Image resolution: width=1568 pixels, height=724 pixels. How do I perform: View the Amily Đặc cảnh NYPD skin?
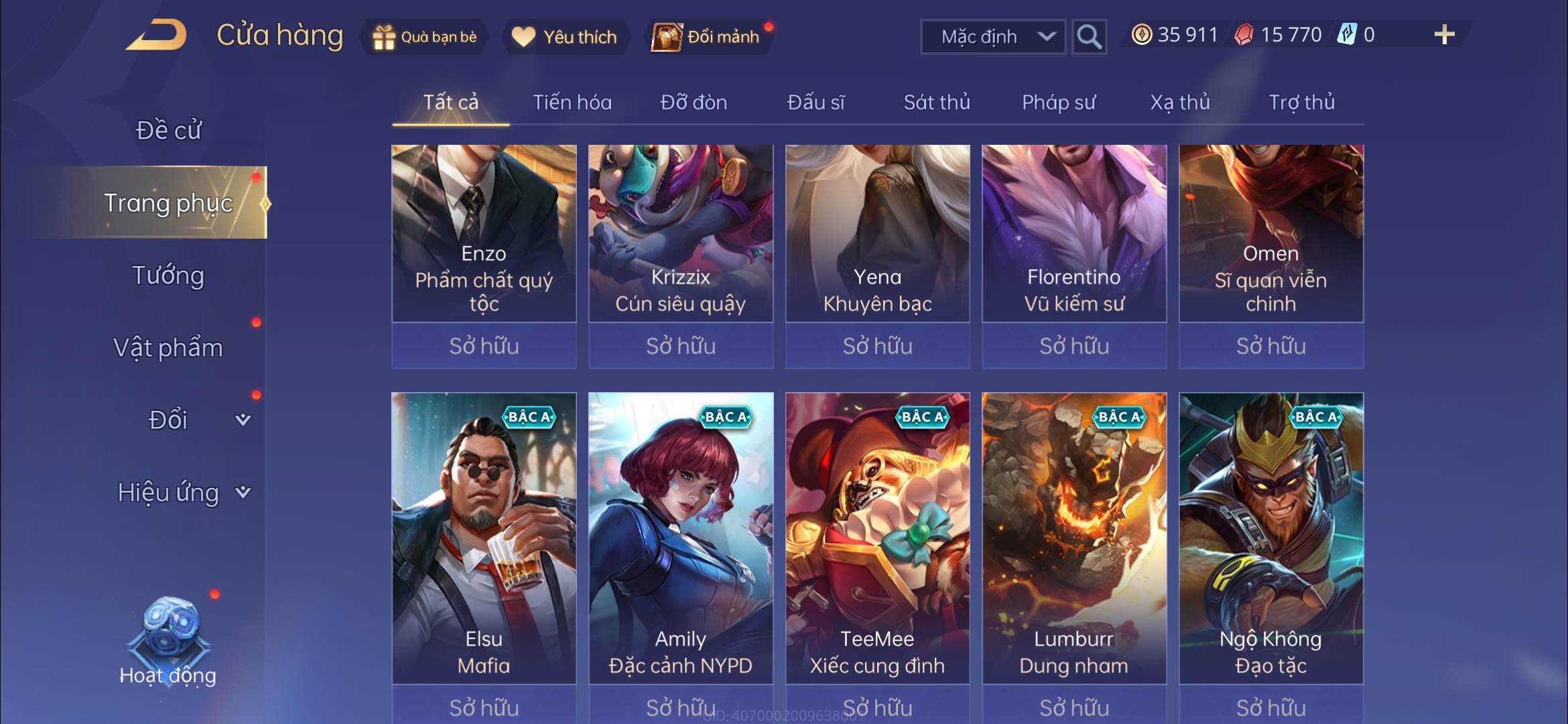(681, 536)
